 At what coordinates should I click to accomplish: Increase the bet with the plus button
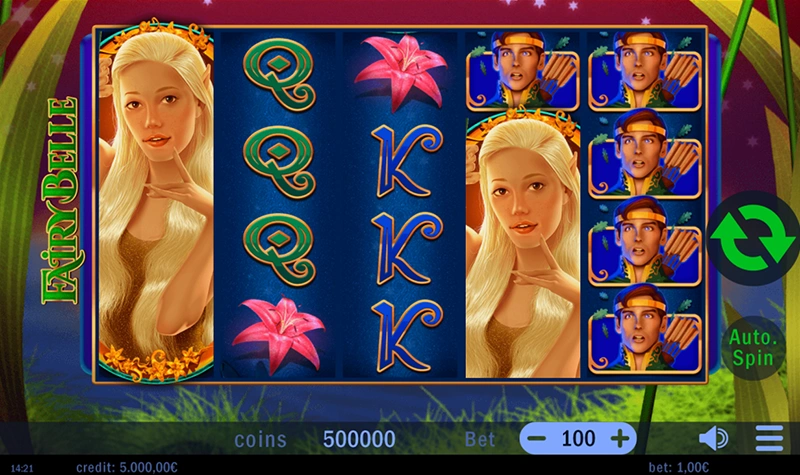pyautogui.click(x=620, y=438)
